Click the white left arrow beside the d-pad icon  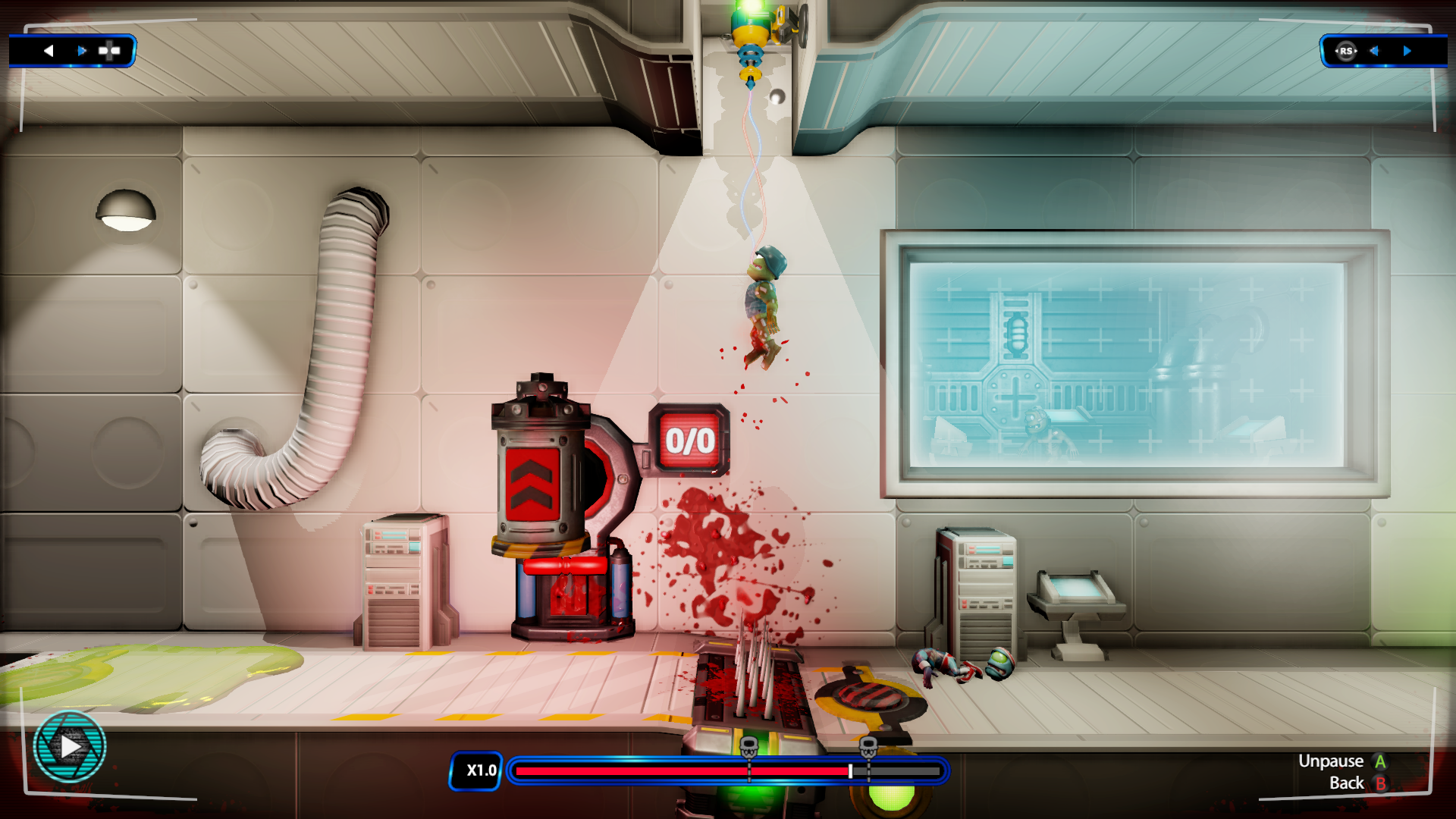pos(49,51)
